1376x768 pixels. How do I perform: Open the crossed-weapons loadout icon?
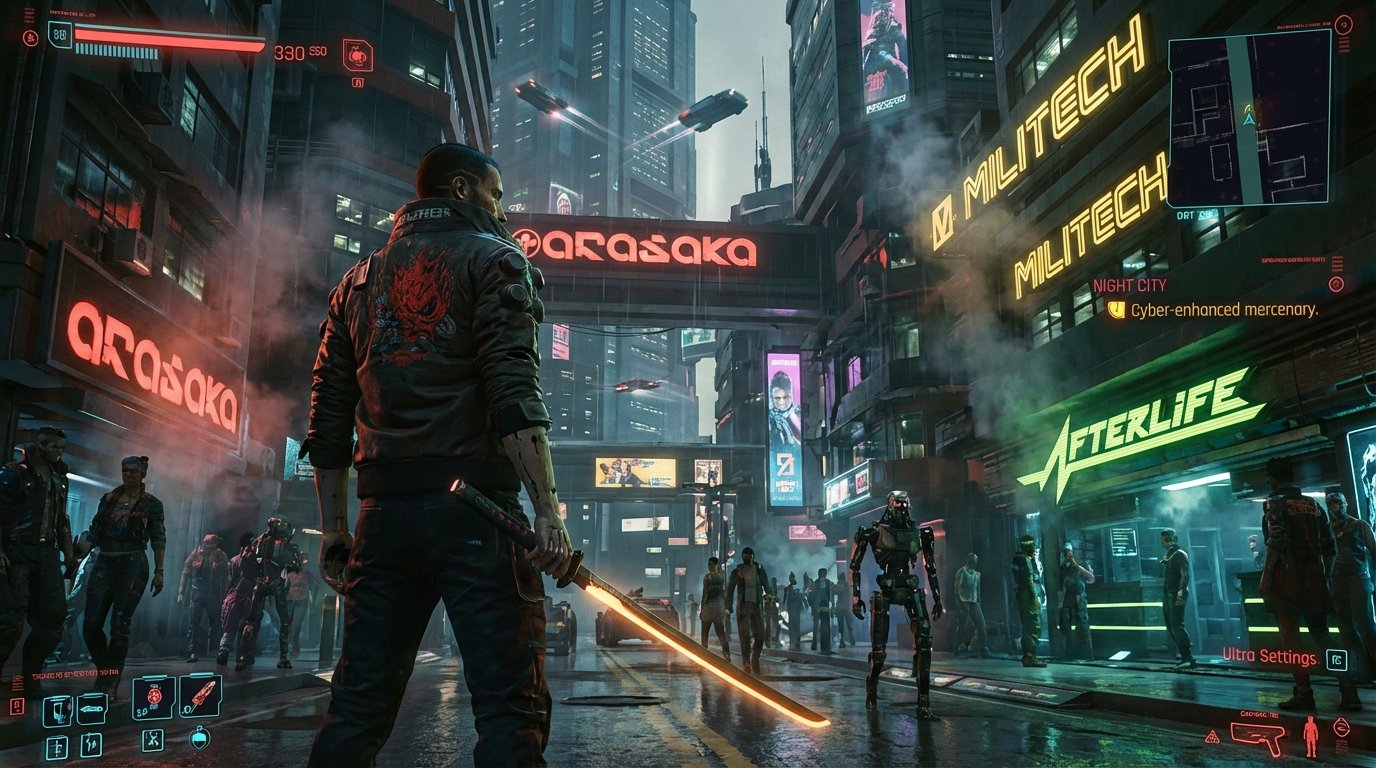[154, 740]
